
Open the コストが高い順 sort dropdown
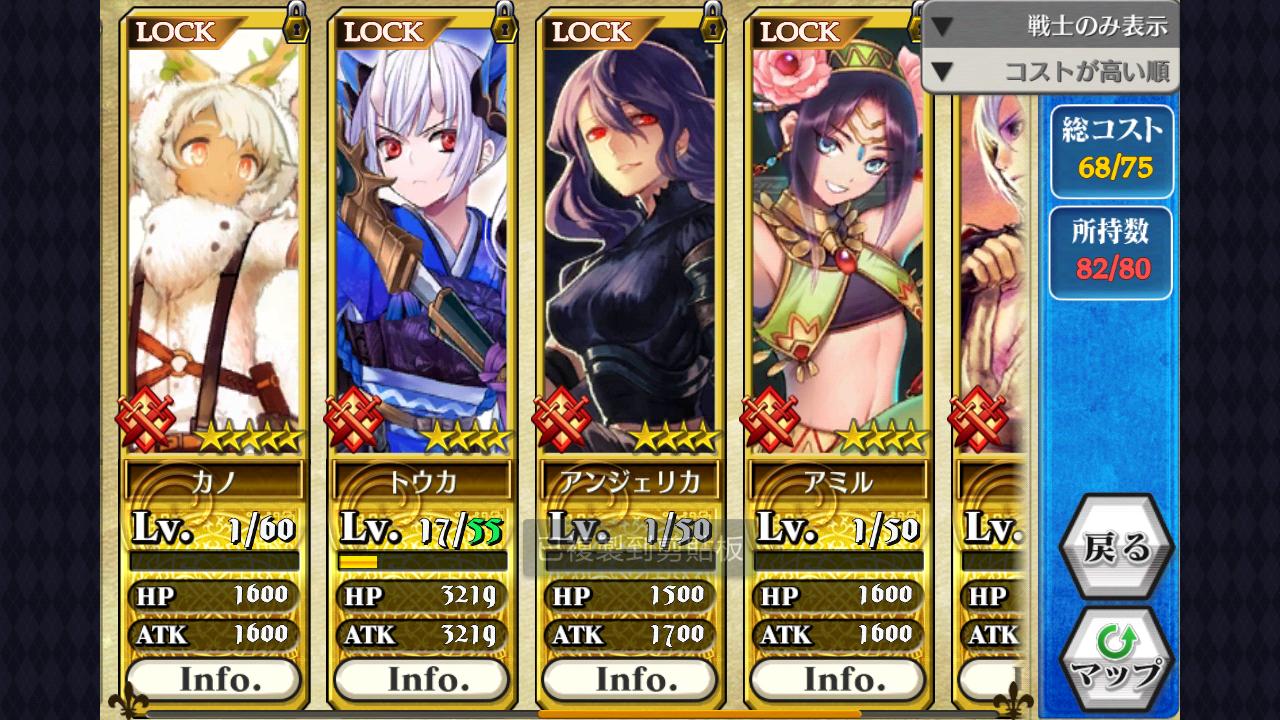[1050, 71]
